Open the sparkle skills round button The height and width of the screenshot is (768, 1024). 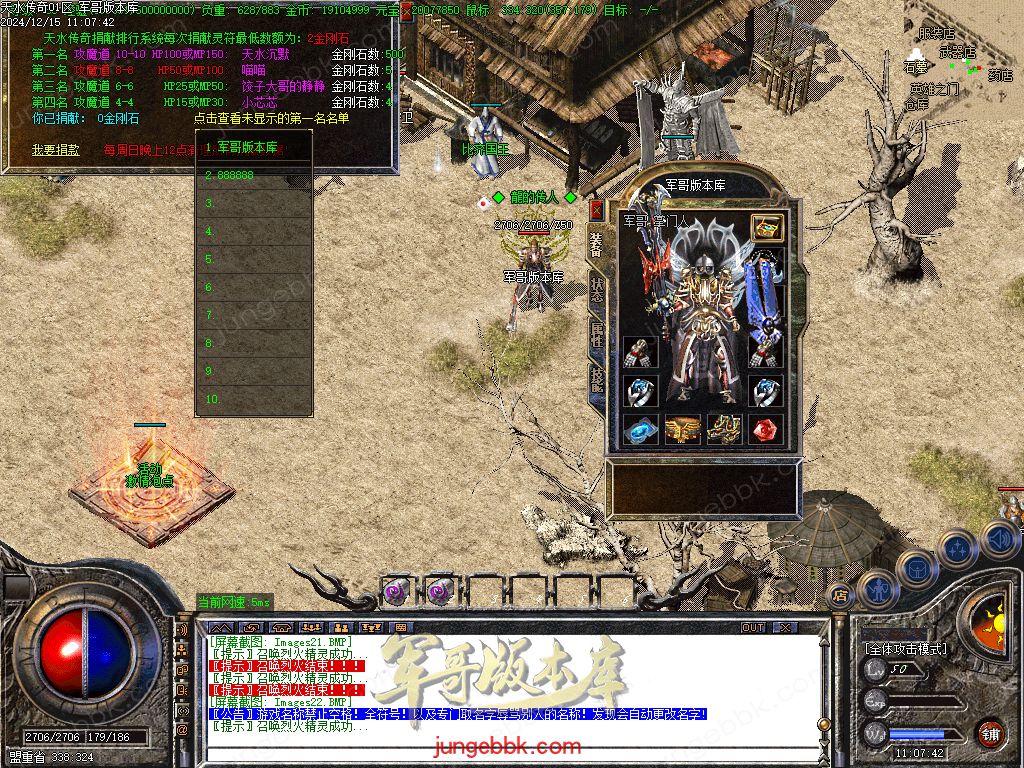click(957, 547)
